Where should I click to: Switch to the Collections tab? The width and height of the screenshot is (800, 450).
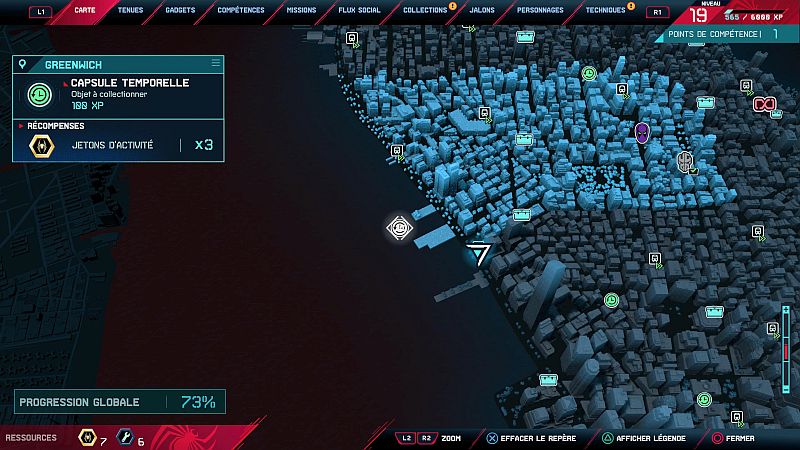425,11
